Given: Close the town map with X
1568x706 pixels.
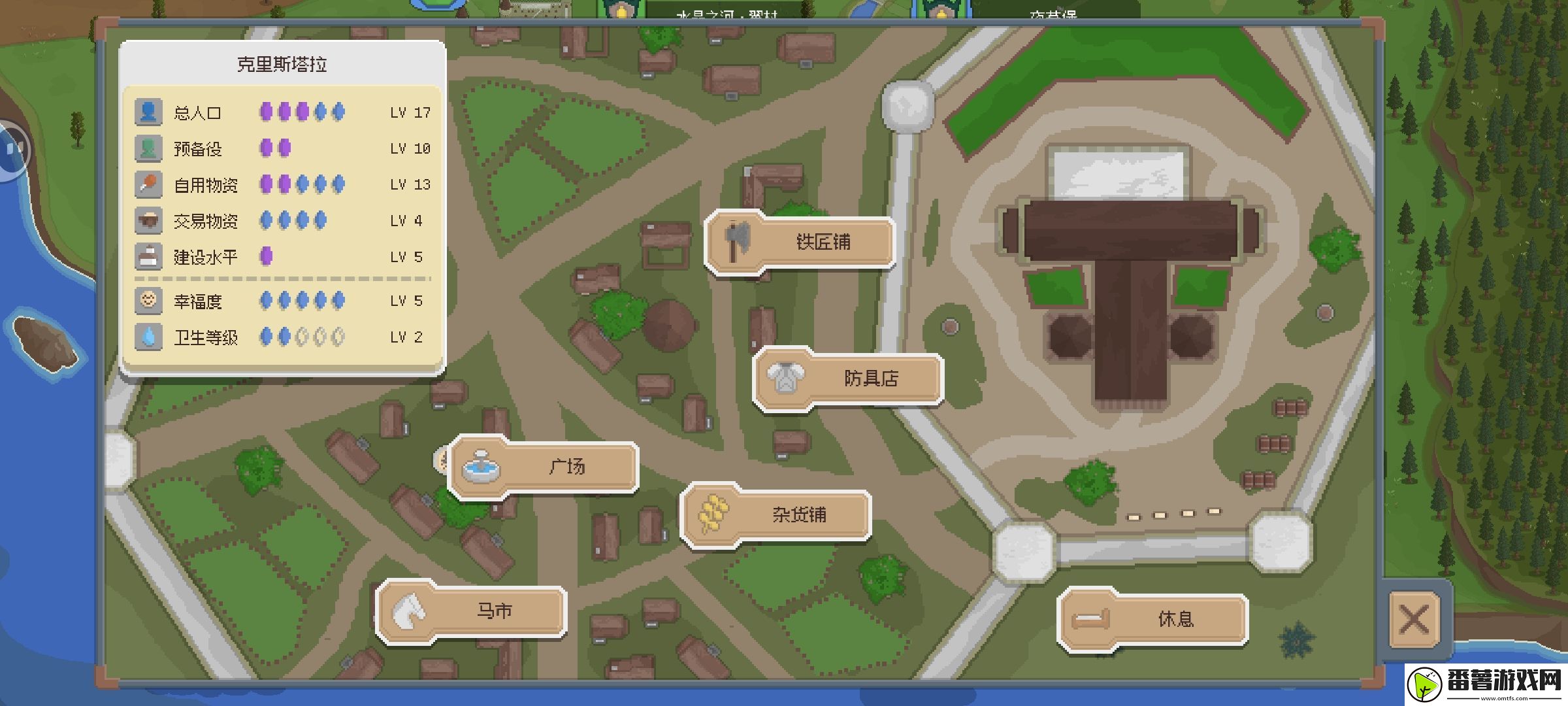Looking at the screenshot, I should (1414, 619).
